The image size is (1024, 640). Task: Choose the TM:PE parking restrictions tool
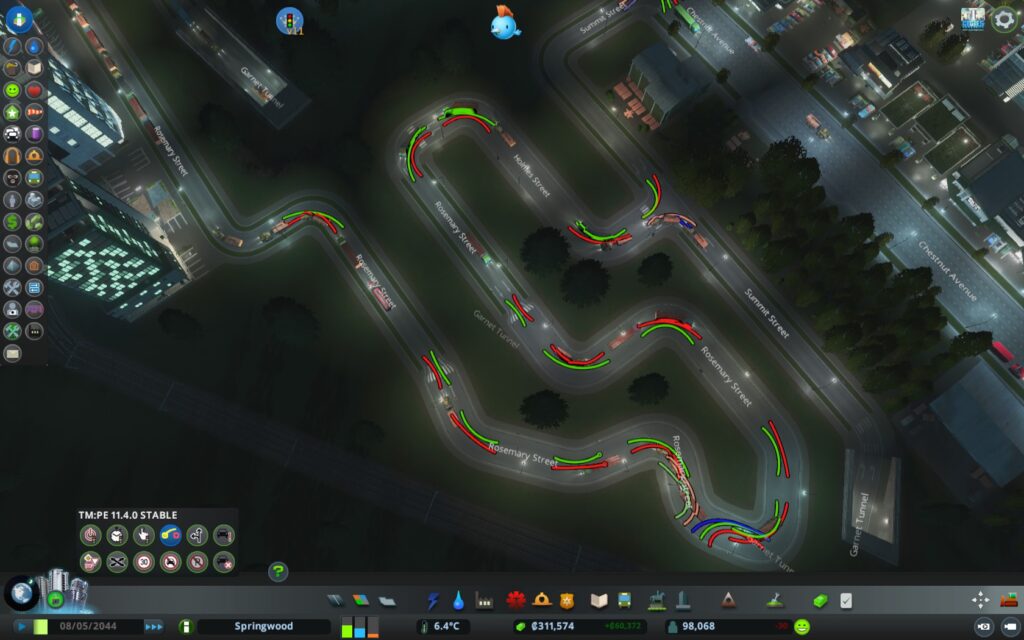pos(197,562)
